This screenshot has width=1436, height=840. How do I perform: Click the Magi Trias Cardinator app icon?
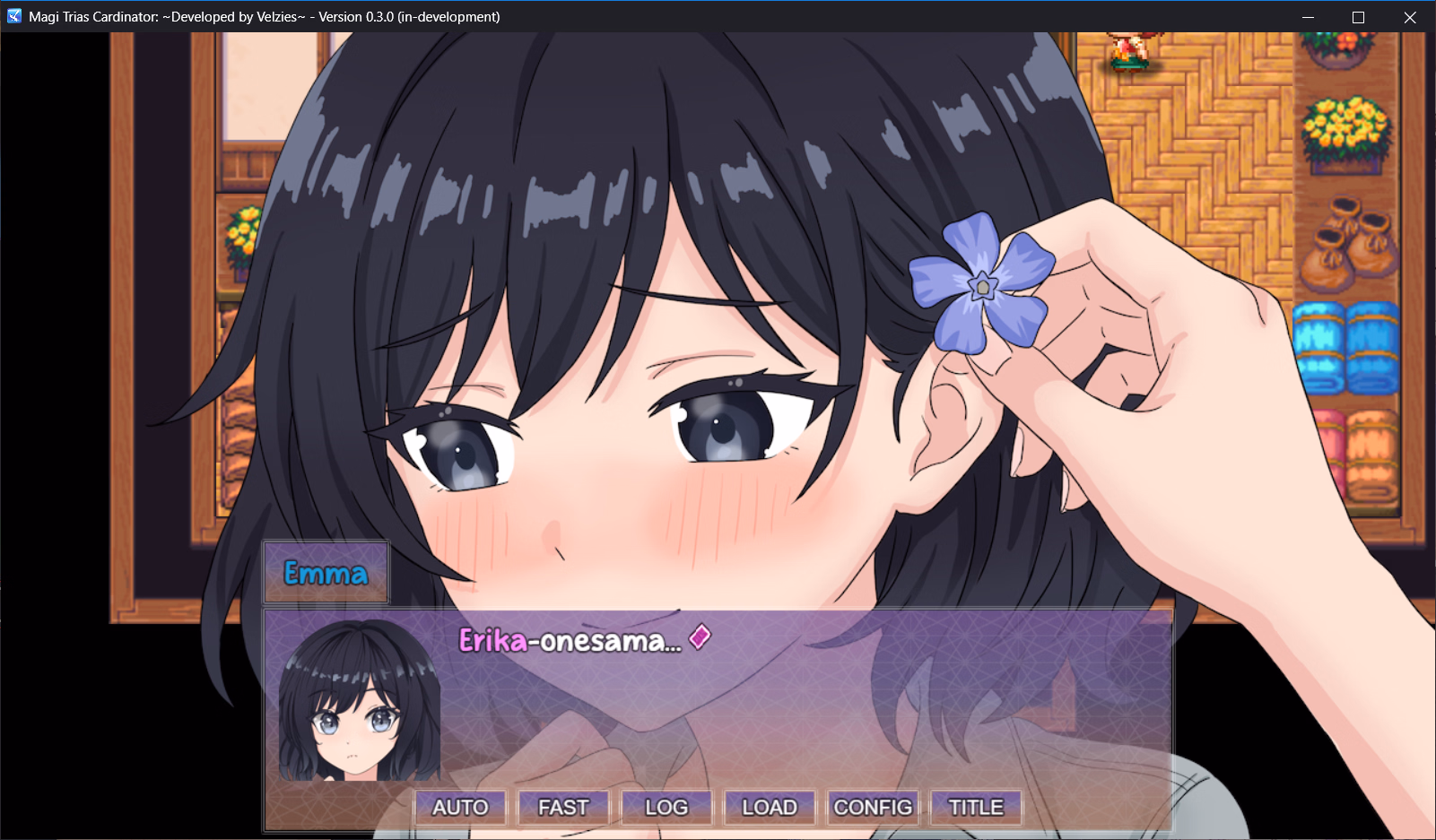(13, 16)
